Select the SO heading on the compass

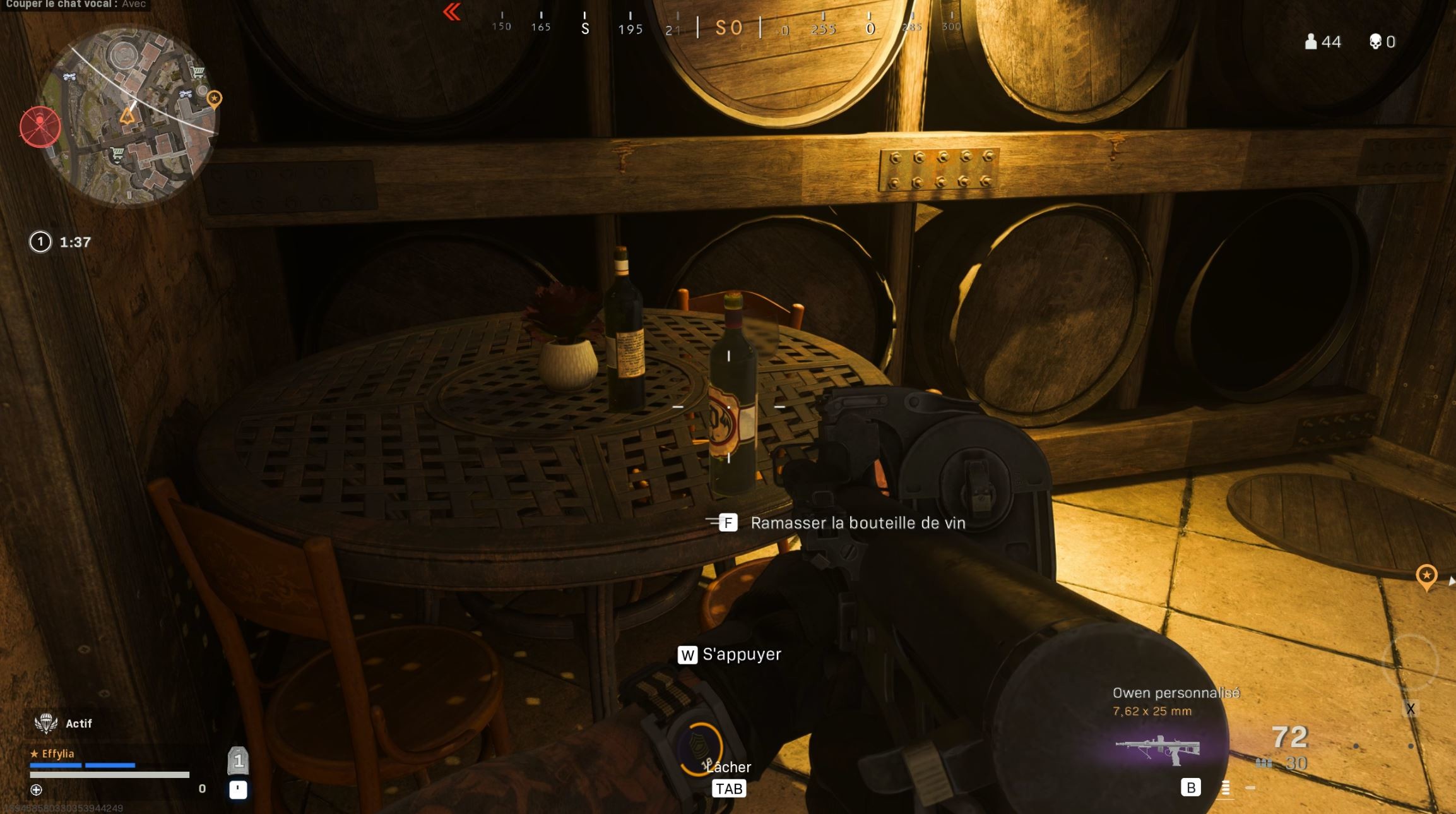tap(731, 27)
